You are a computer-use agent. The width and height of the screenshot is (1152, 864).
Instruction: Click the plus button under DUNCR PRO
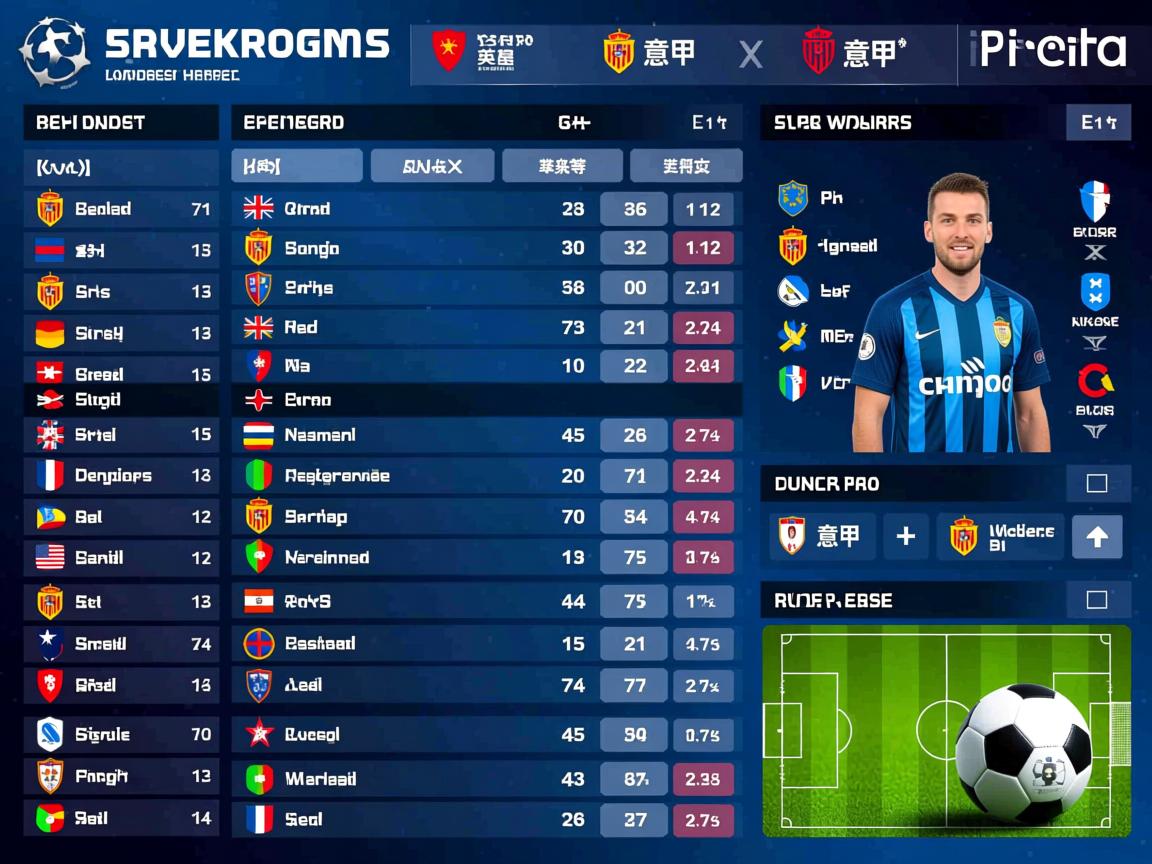coord(905,537)
